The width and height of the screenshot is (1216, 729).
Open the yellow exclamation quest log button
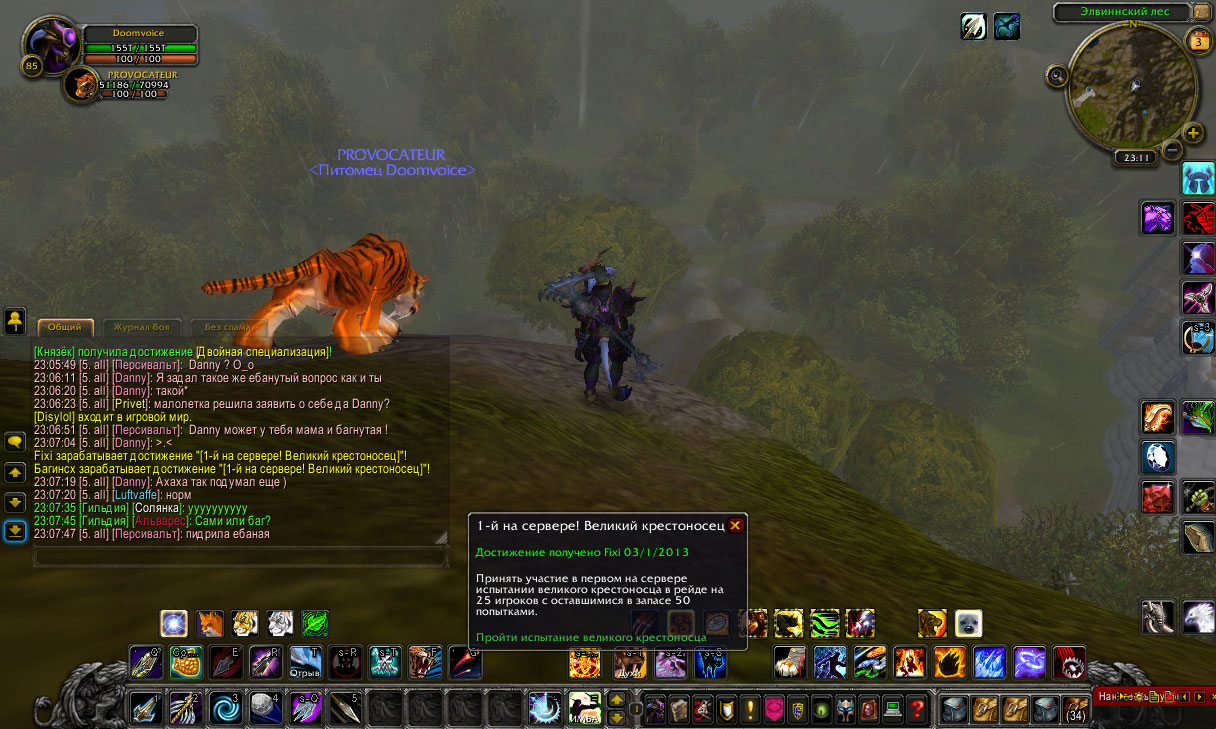(749, 708)
